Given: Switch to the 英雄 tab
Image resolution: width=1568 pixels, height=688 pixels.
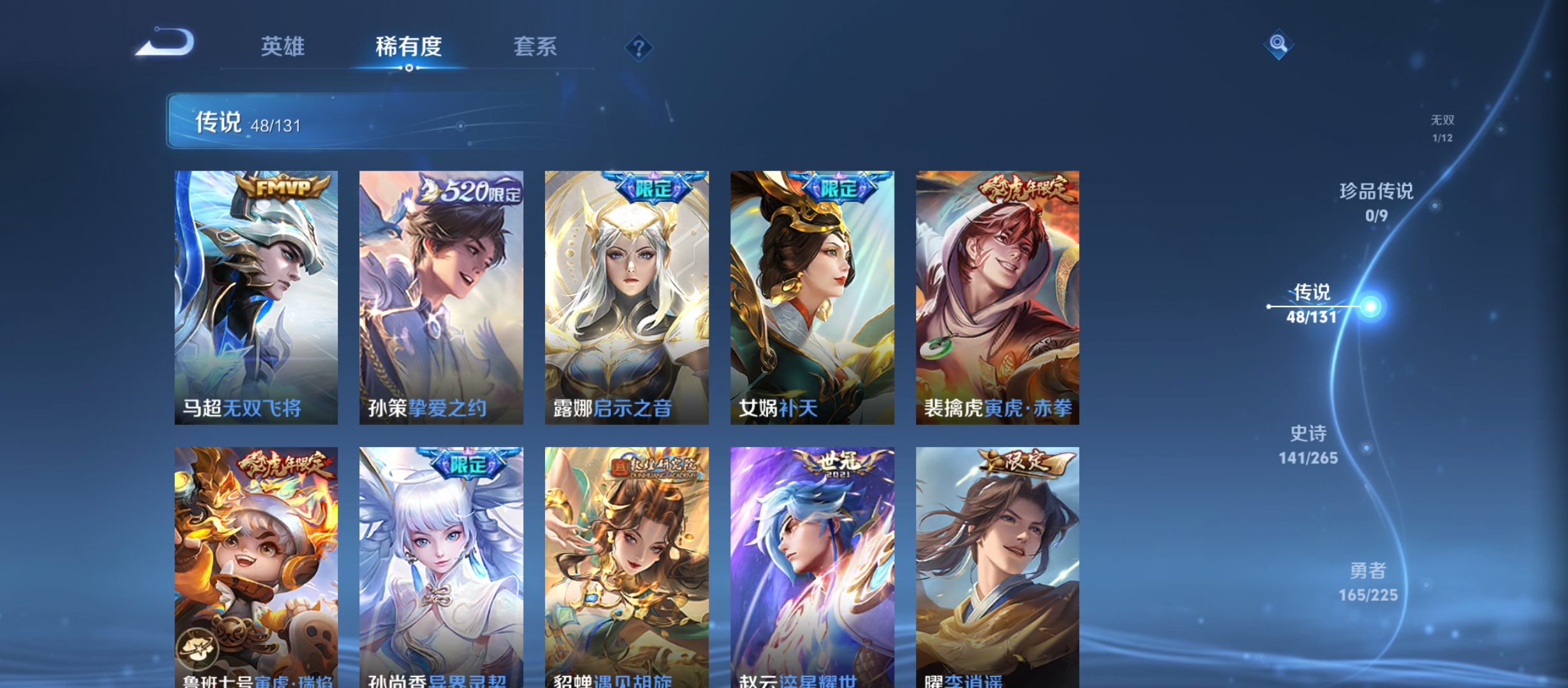Looking at the screenshot, I should click(282, 47).
